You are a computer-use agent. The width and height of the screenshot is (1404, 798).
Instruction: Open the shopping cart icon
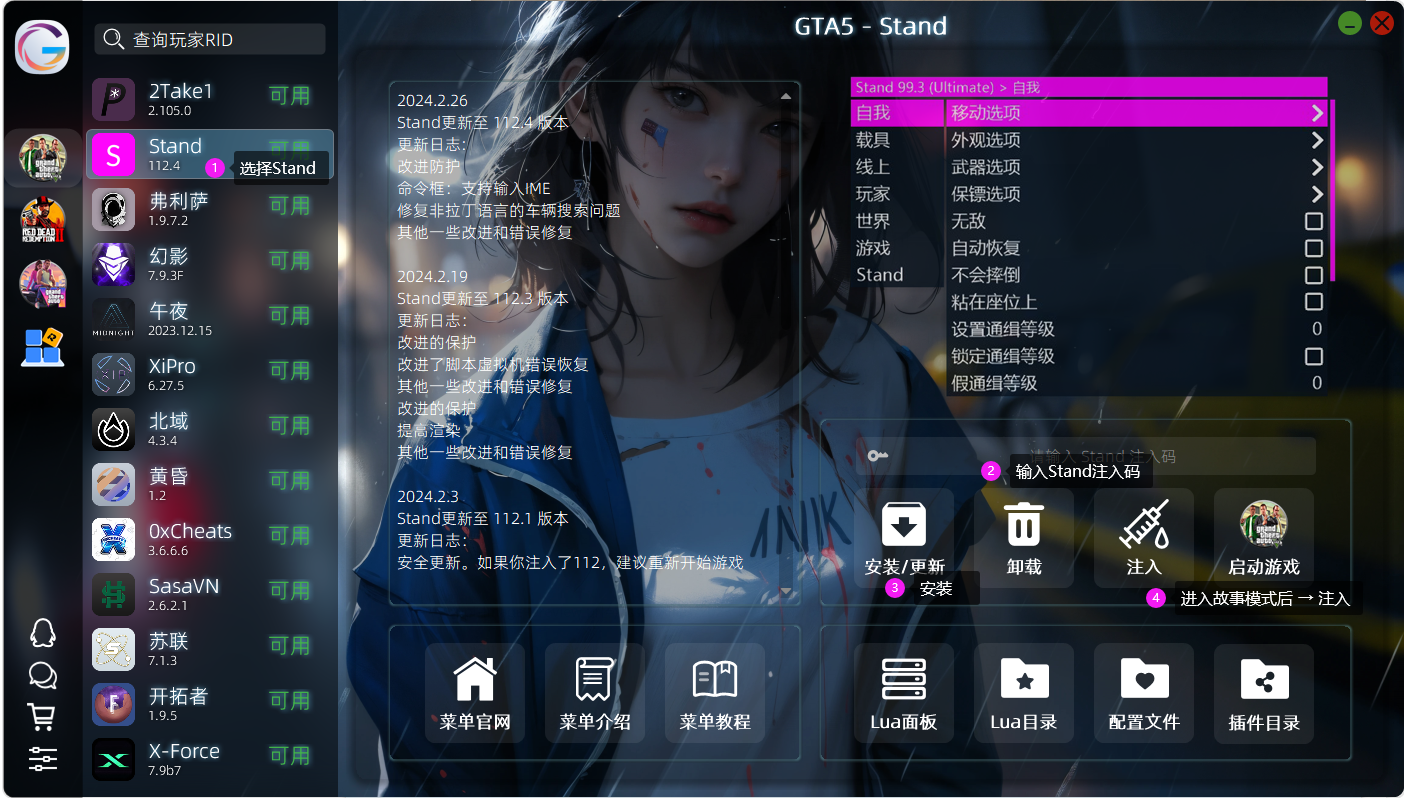[42, 716]
